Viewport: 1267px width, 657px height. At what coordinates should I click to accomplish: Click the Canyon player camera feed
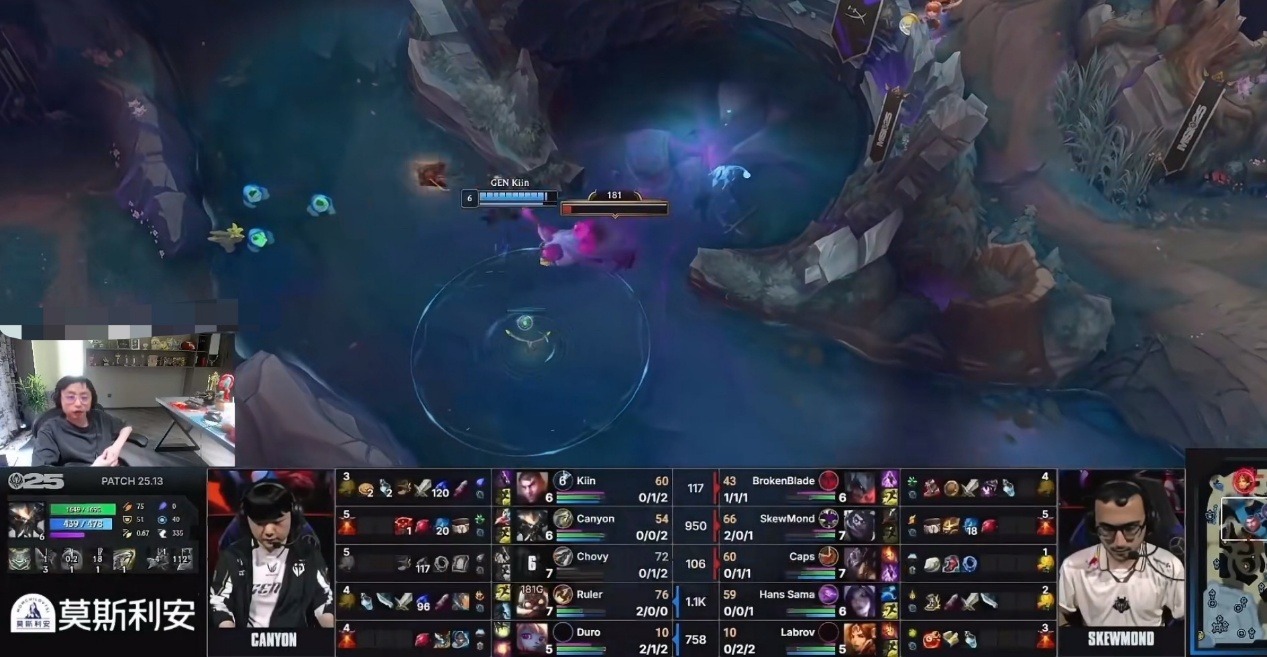tap(270, 555)
